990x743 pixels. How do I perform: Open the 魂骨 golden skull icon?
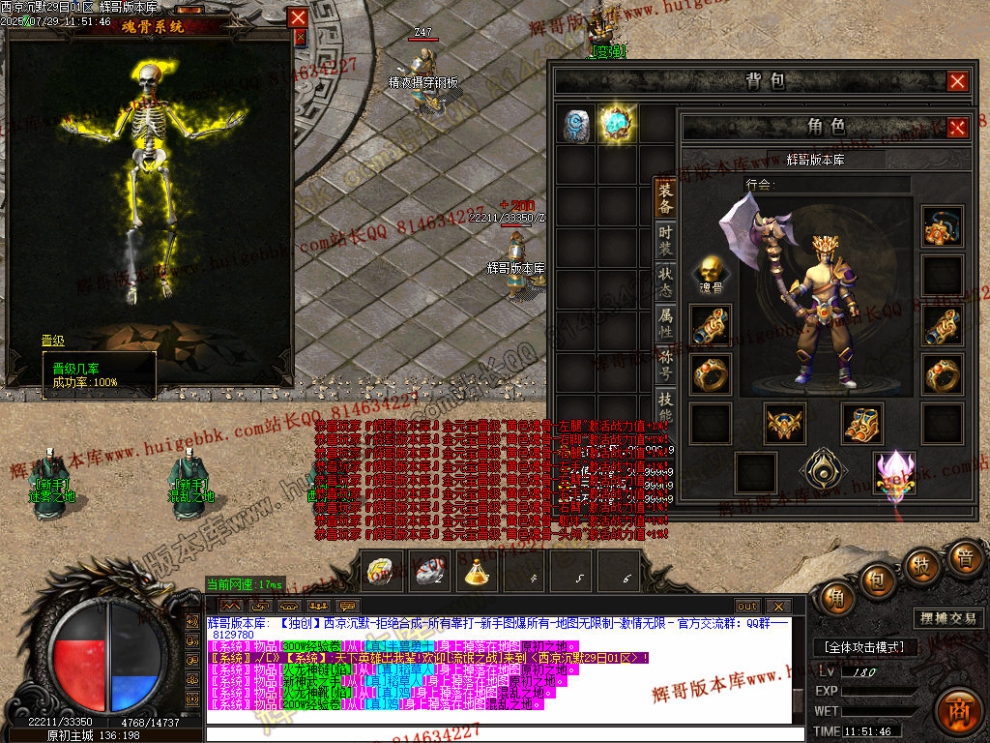(x=710, y=270)
